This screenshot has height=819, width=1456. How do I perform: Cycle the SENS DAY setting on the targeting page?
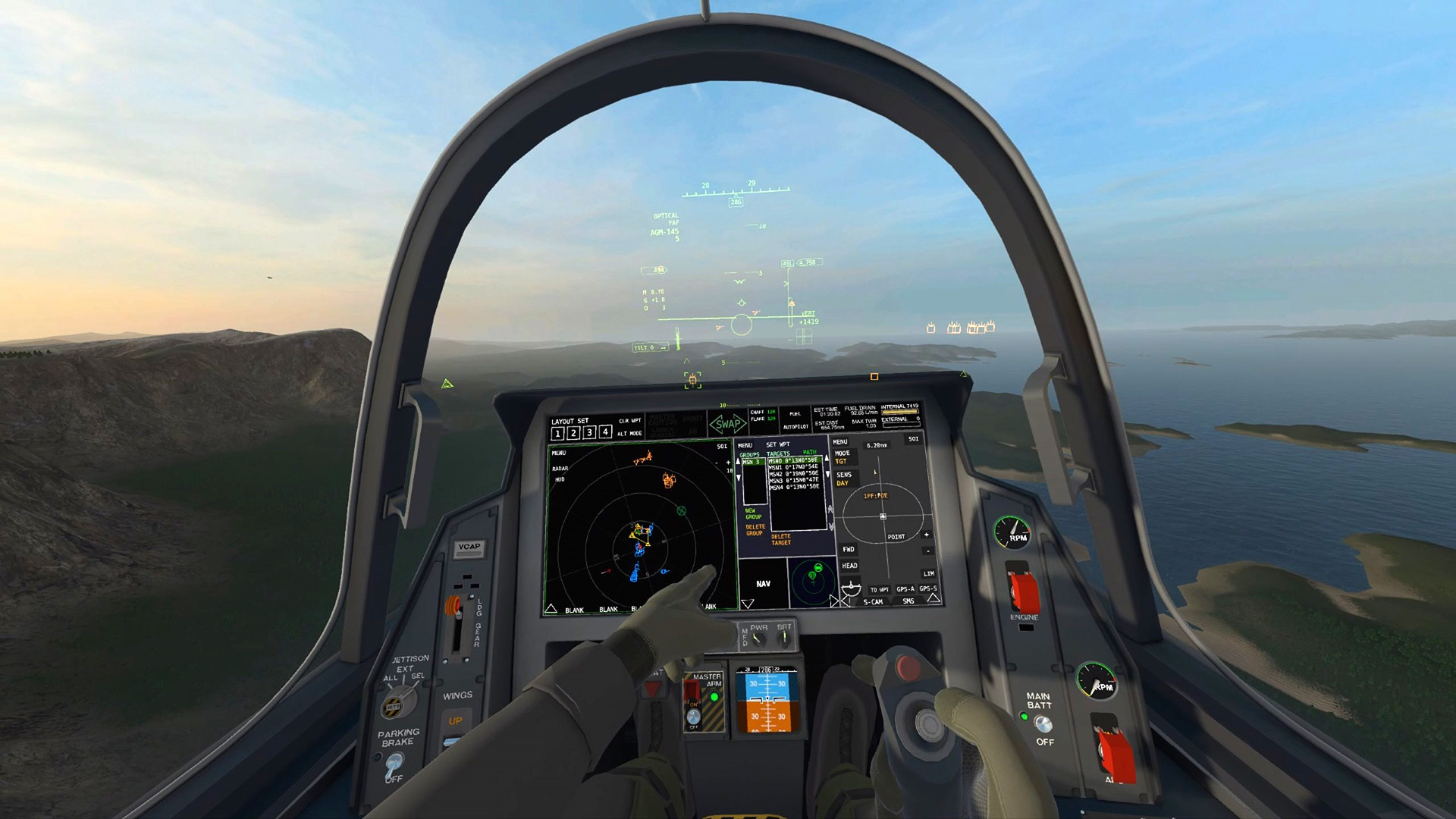(843, 480)
